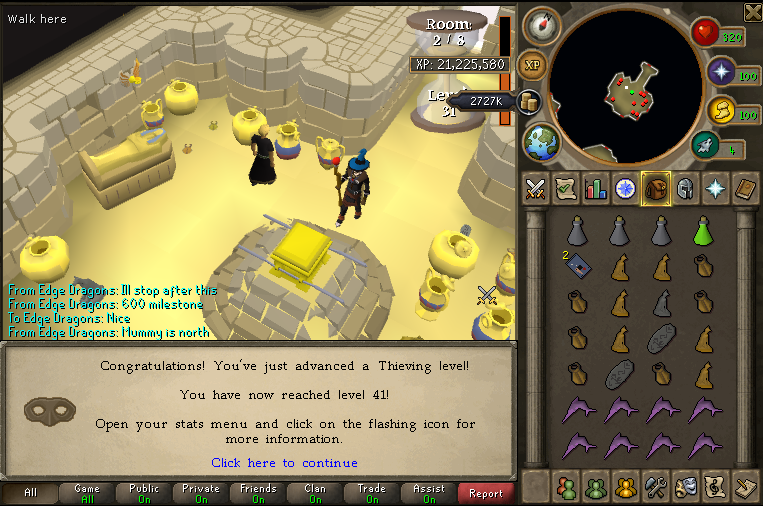Open the Magic spellbook tab
This screenshot has width=763, height=506.
(x=716, y=188)
